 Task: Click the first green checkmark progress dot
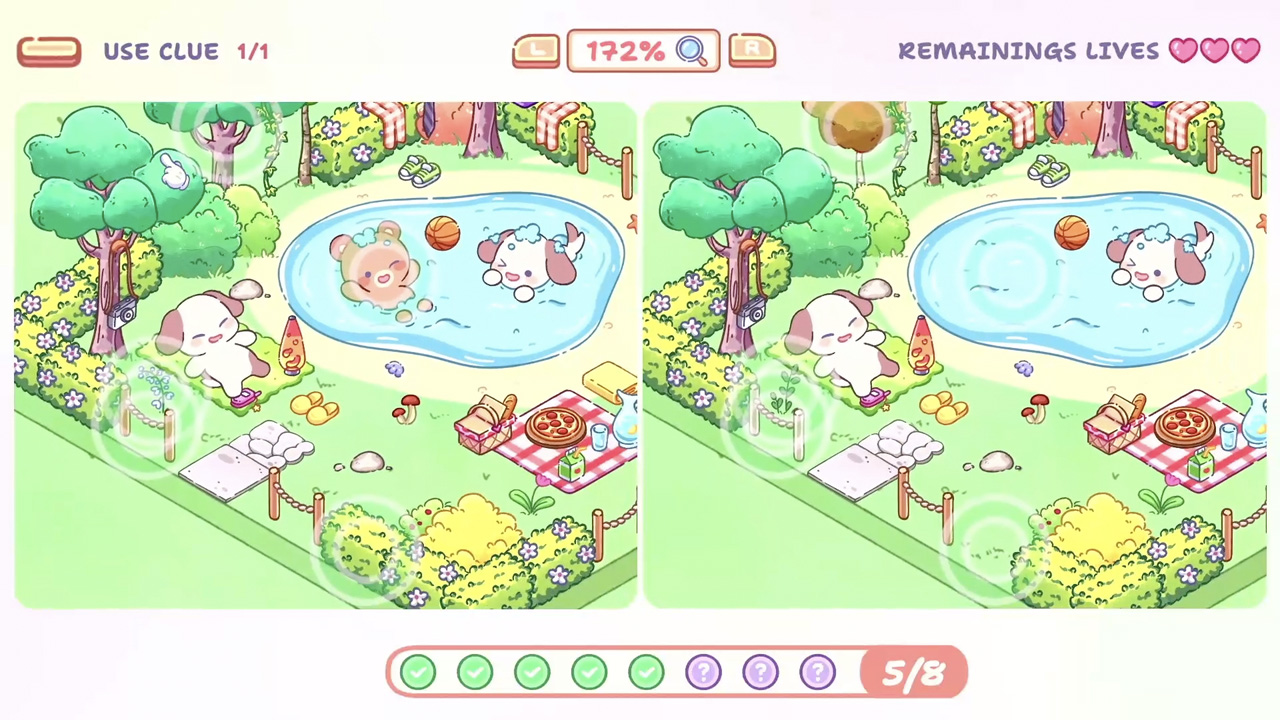[x=418, y=672]
